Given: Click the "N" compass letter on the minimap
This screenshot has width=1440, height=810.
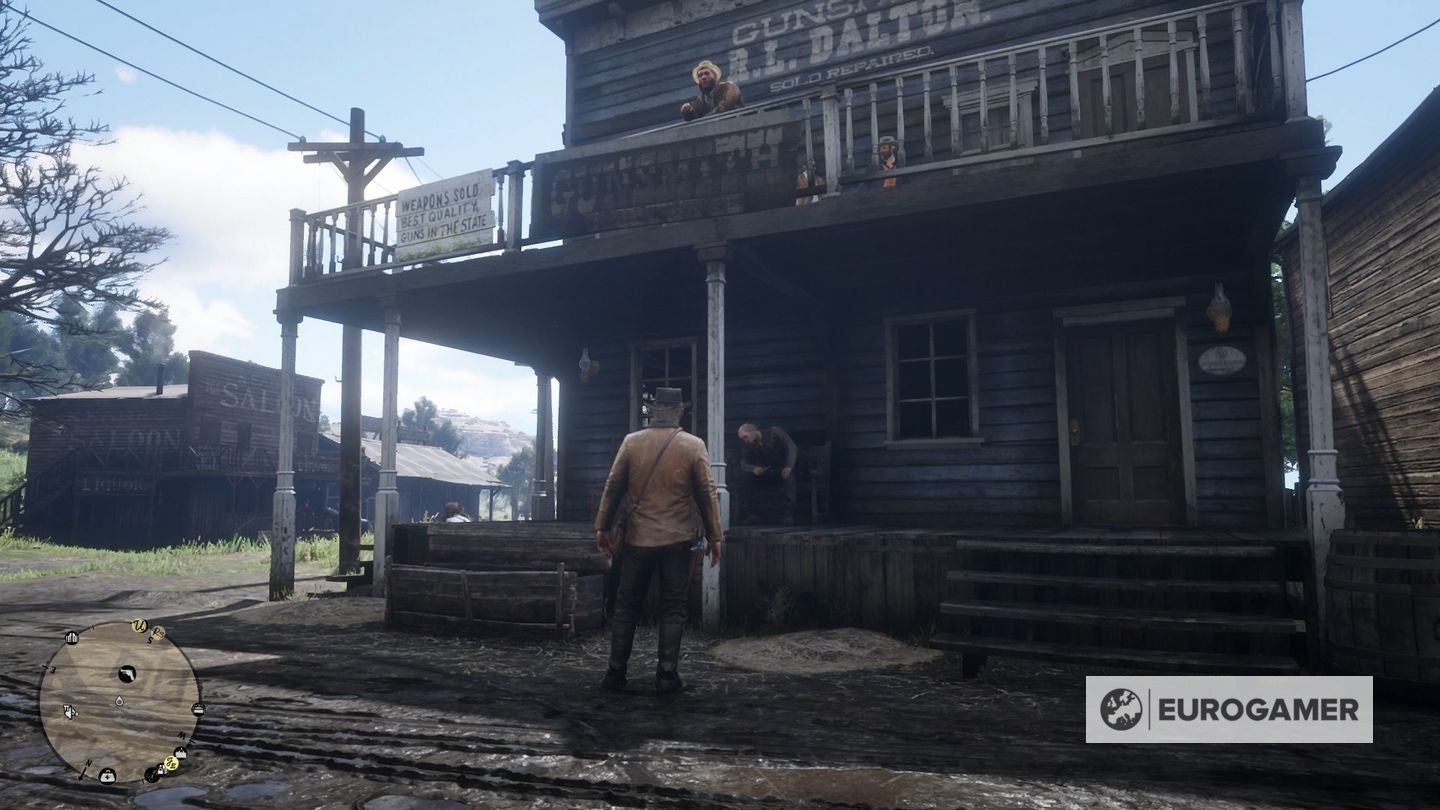Looking at the screenshot, I should (x=87, y=762).
